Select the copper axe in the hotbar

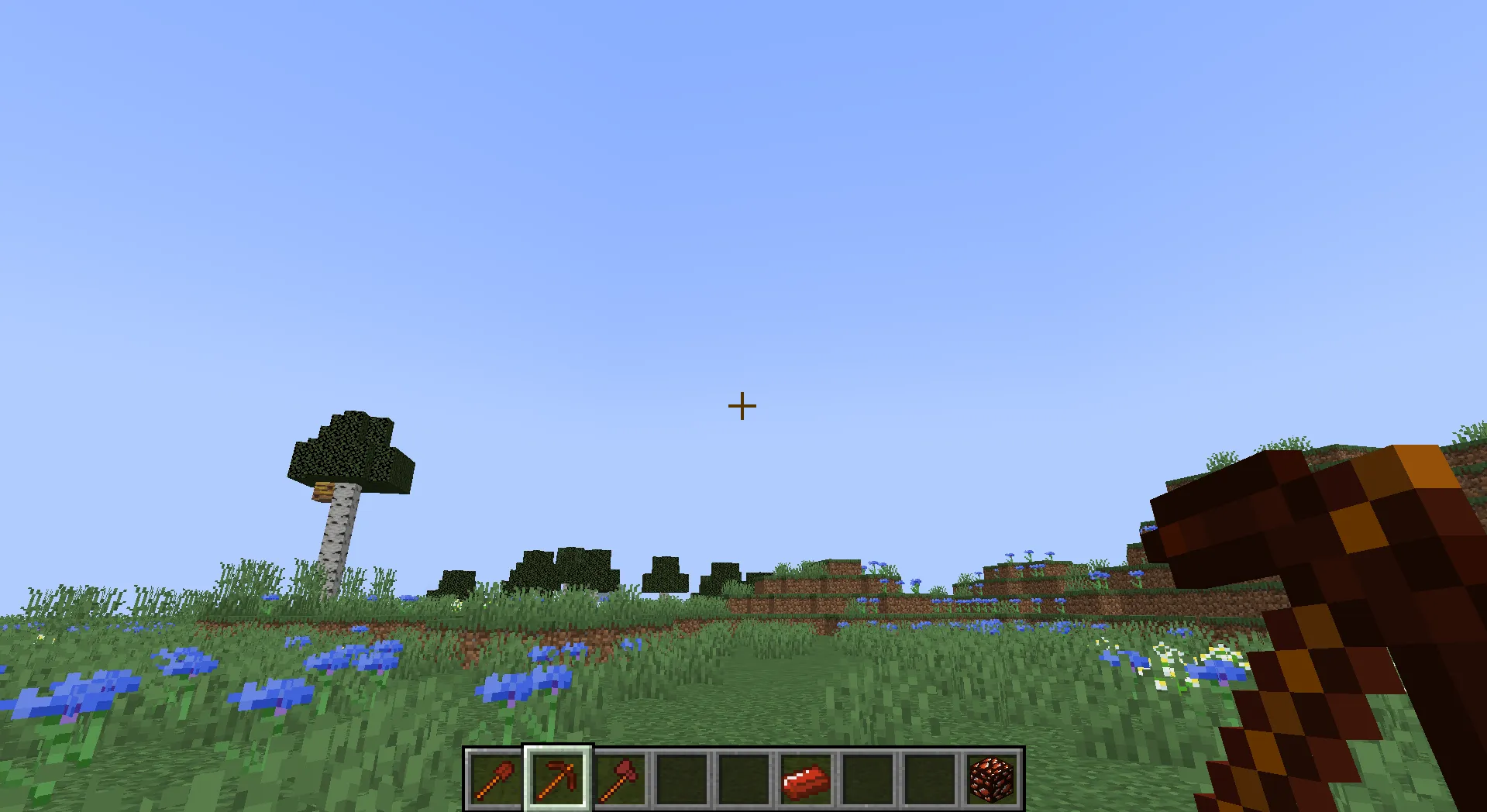[x=619, y=779]
